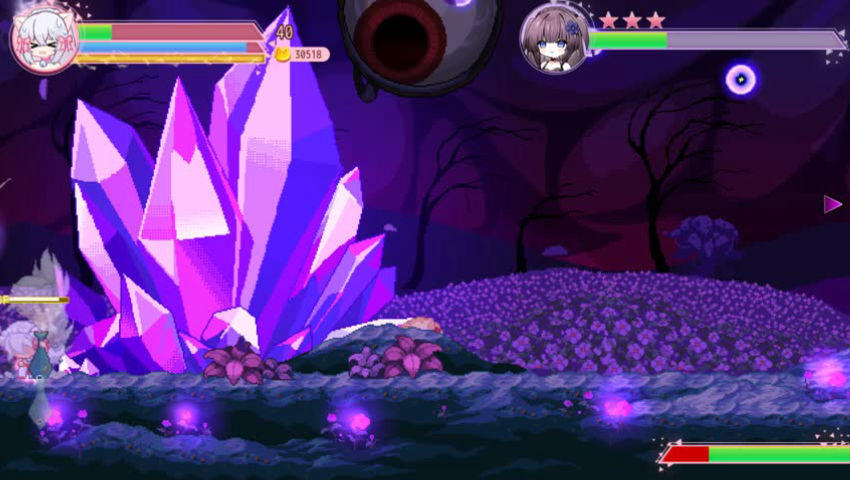This screenshot has width=850, height=480.
Task: Click the pink arrow at the right edge
Action: click(x=832, y=204)
